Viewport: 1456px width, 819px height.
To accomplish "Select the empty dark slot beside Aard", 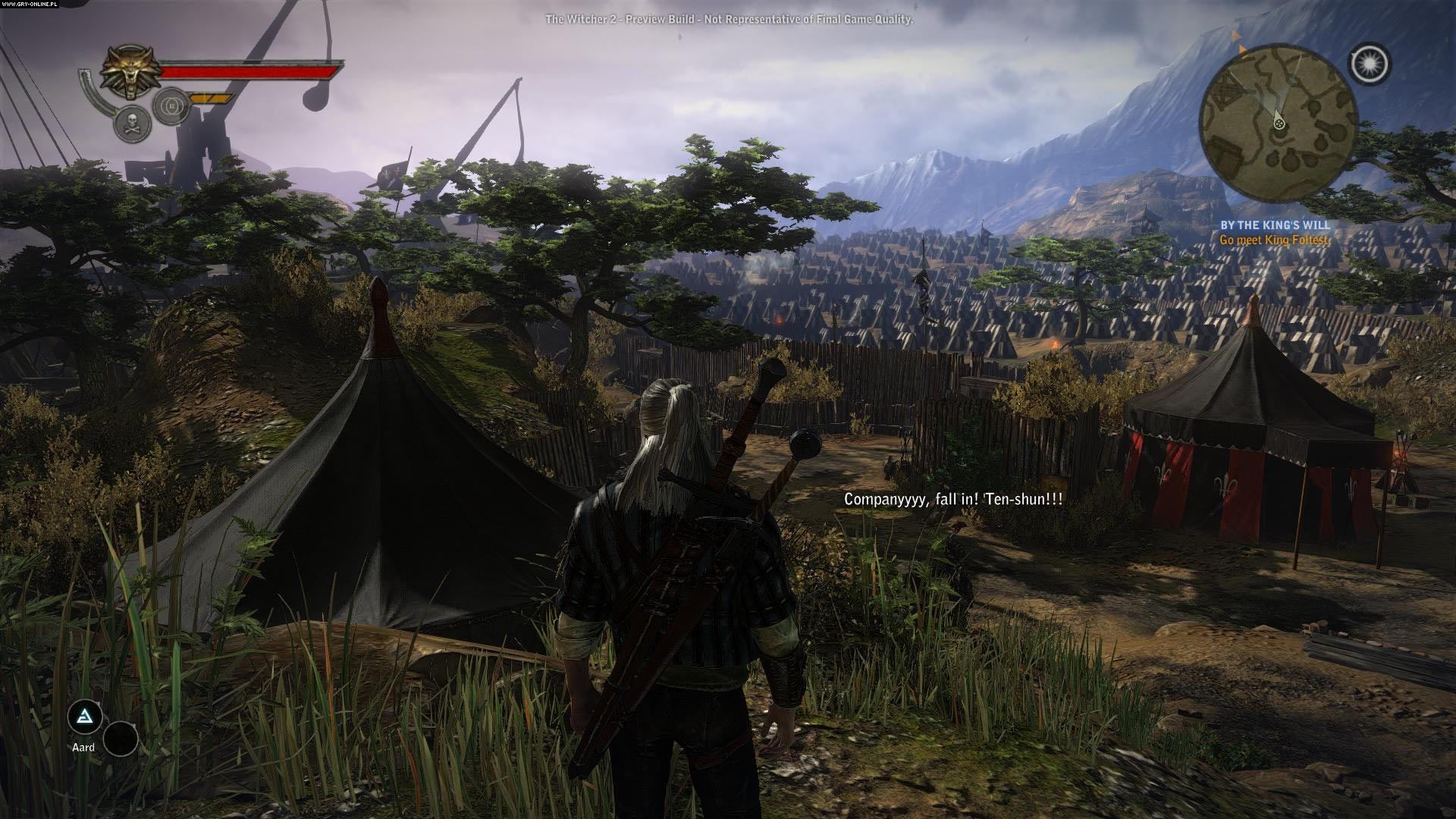I will [x=121, y=738].
